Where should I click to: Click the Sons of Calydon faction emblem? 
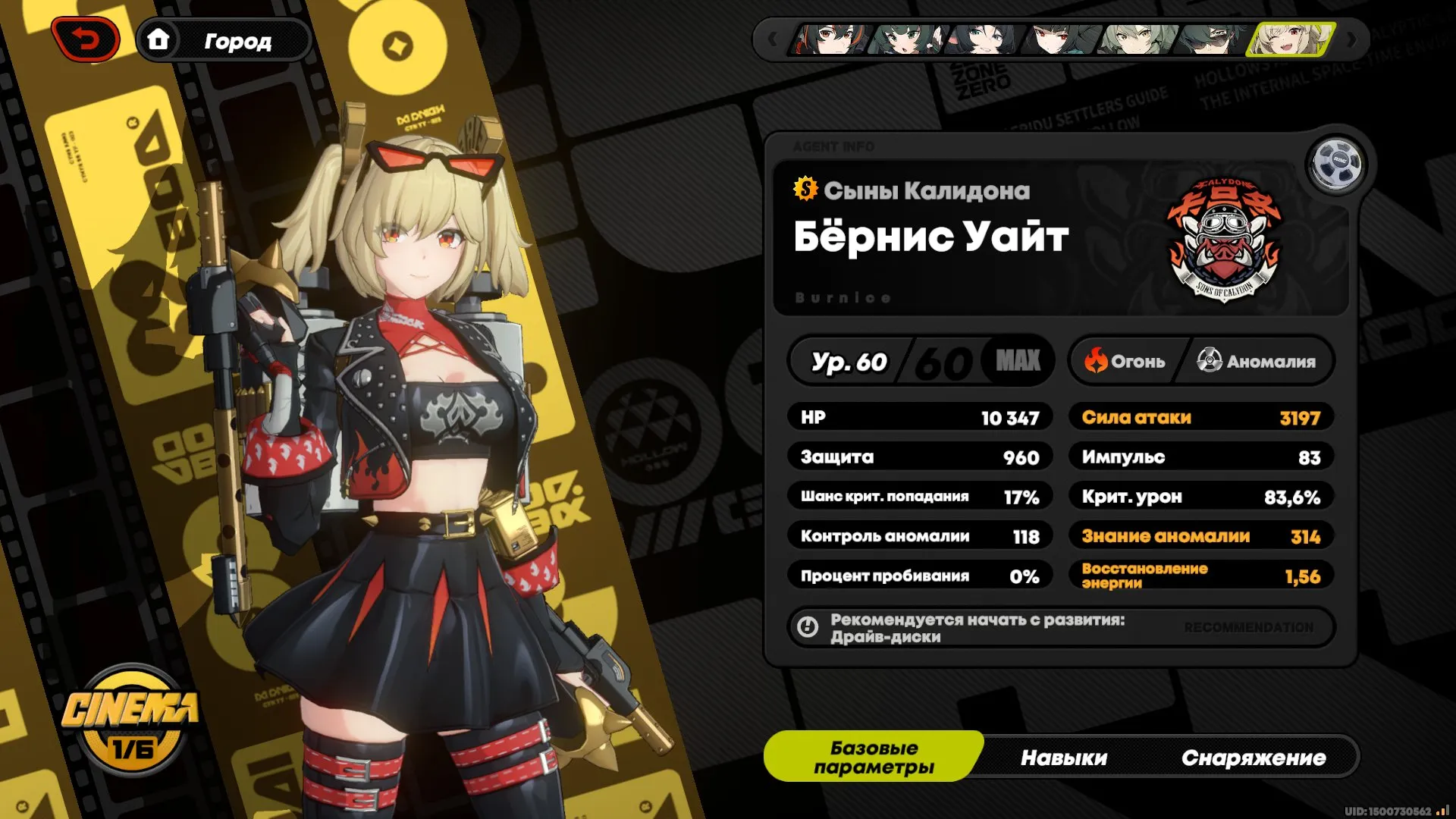[x=1224, y=238]
